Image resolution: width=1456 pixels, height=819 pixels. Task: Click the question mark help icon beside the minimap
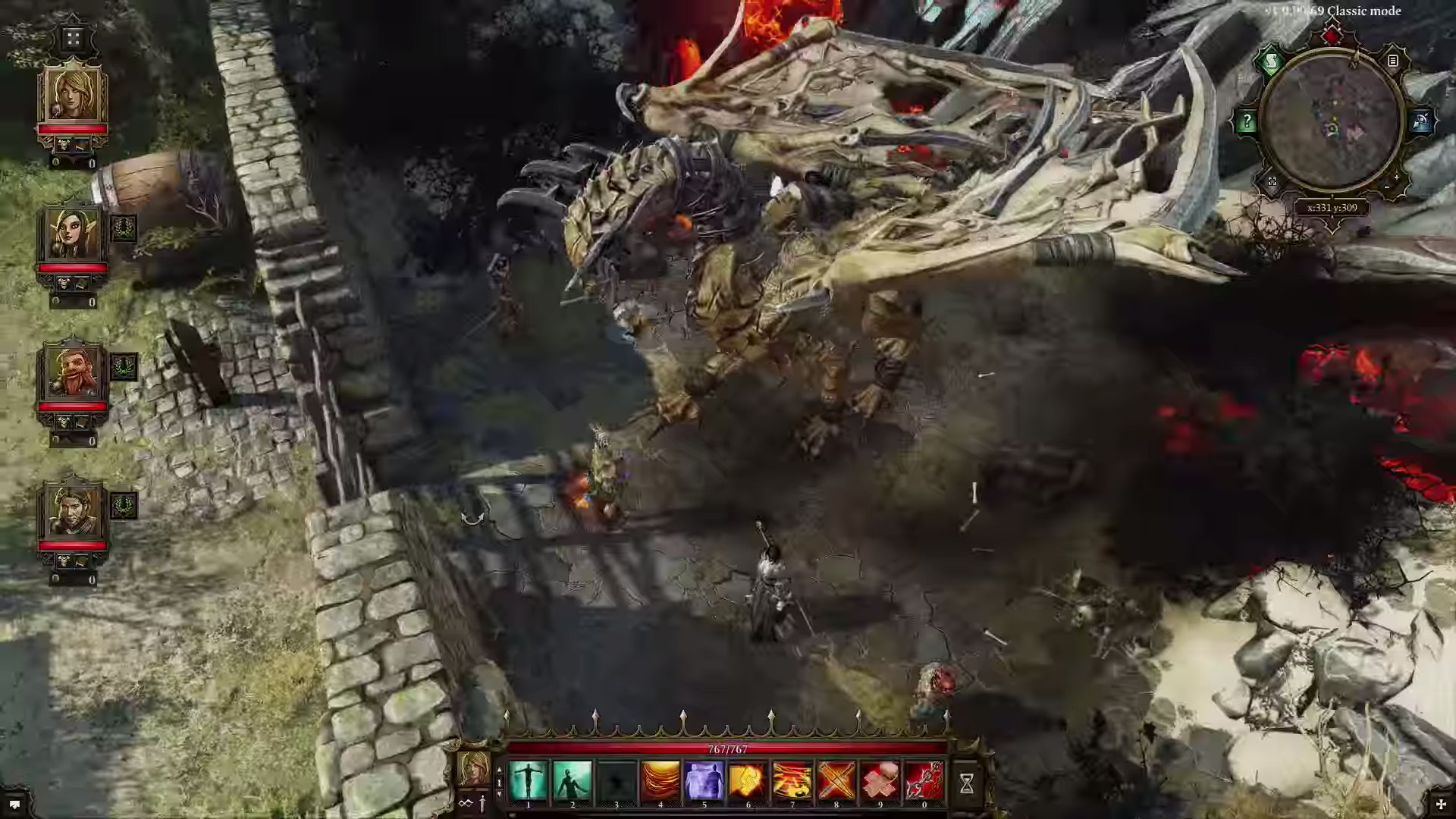pos(1247,121)
